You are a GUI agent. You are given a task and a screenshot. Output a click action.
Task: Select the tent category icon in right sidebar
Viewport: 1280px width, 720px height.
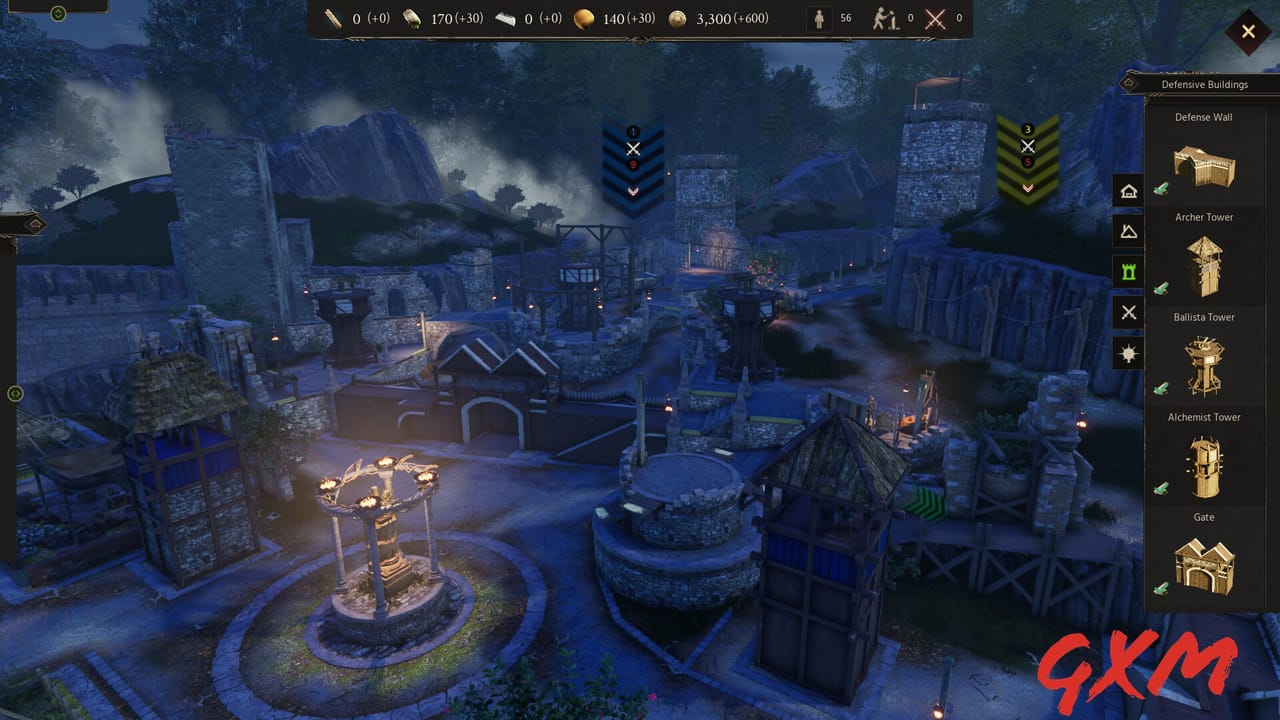[x=1127, y=230]
